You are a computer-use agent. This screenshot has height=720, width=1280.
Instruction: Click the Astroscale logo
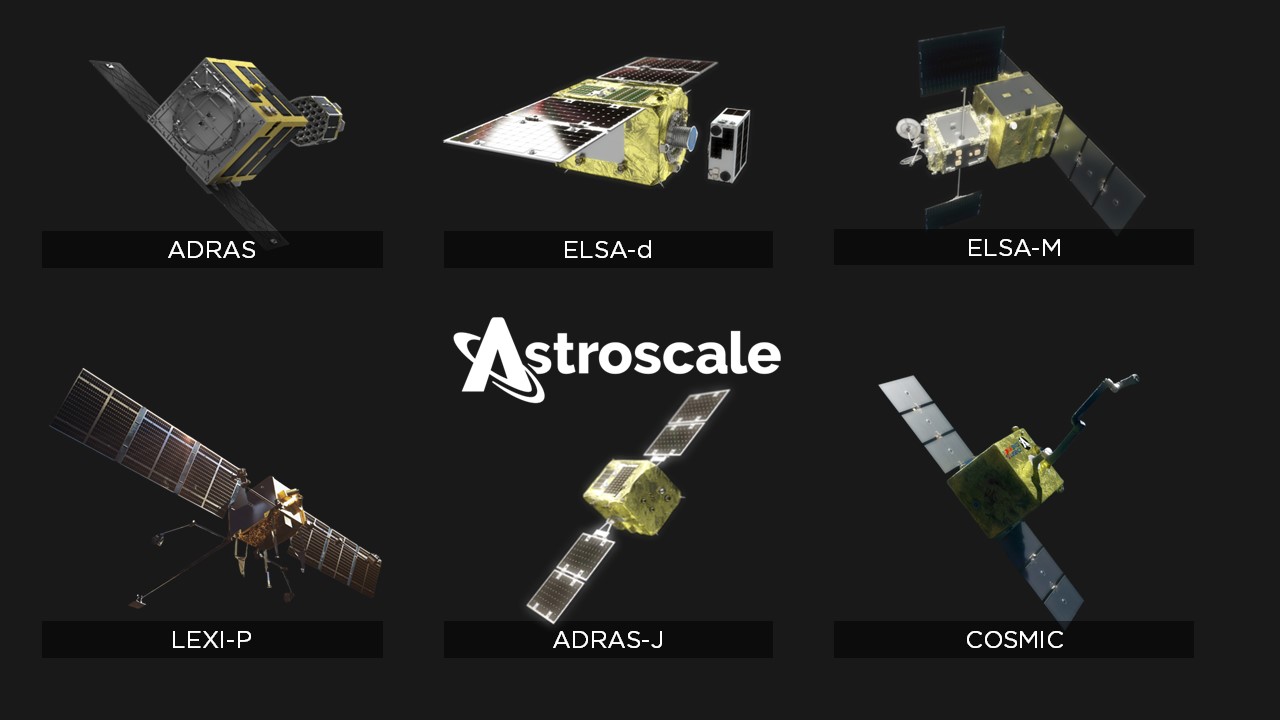pos(616,358)
